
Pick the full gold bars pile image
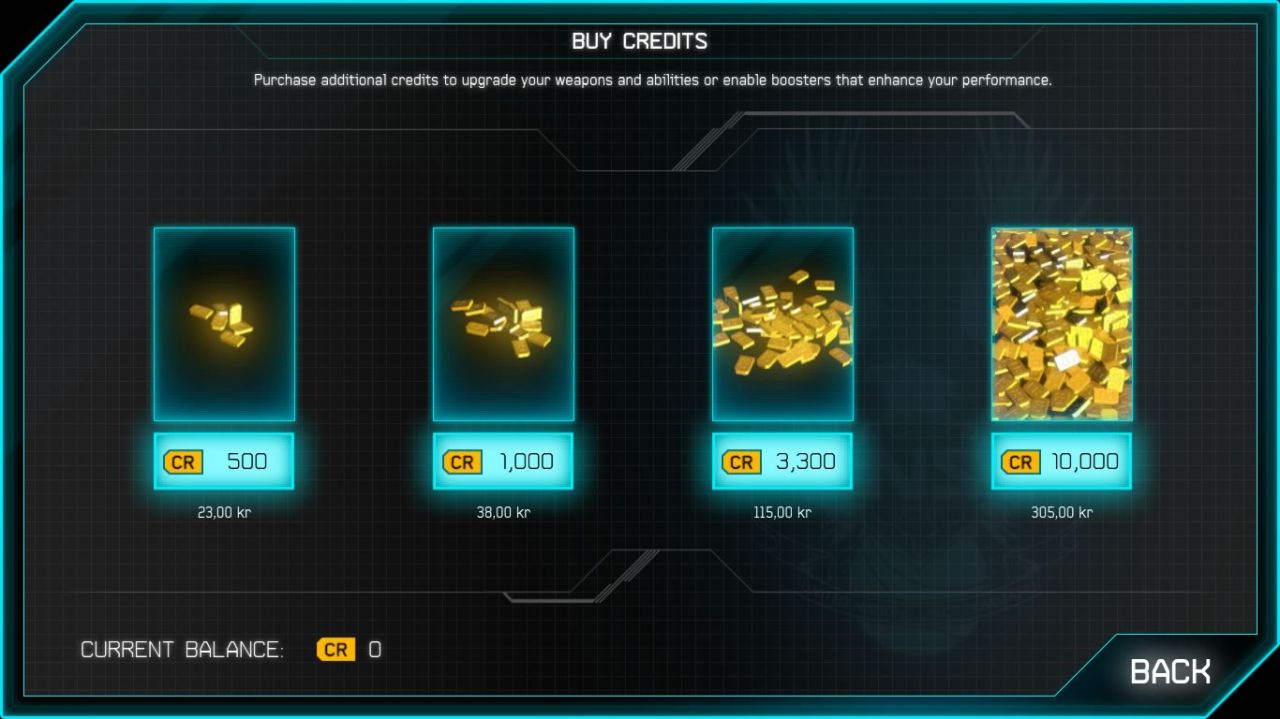[1061, 324]
